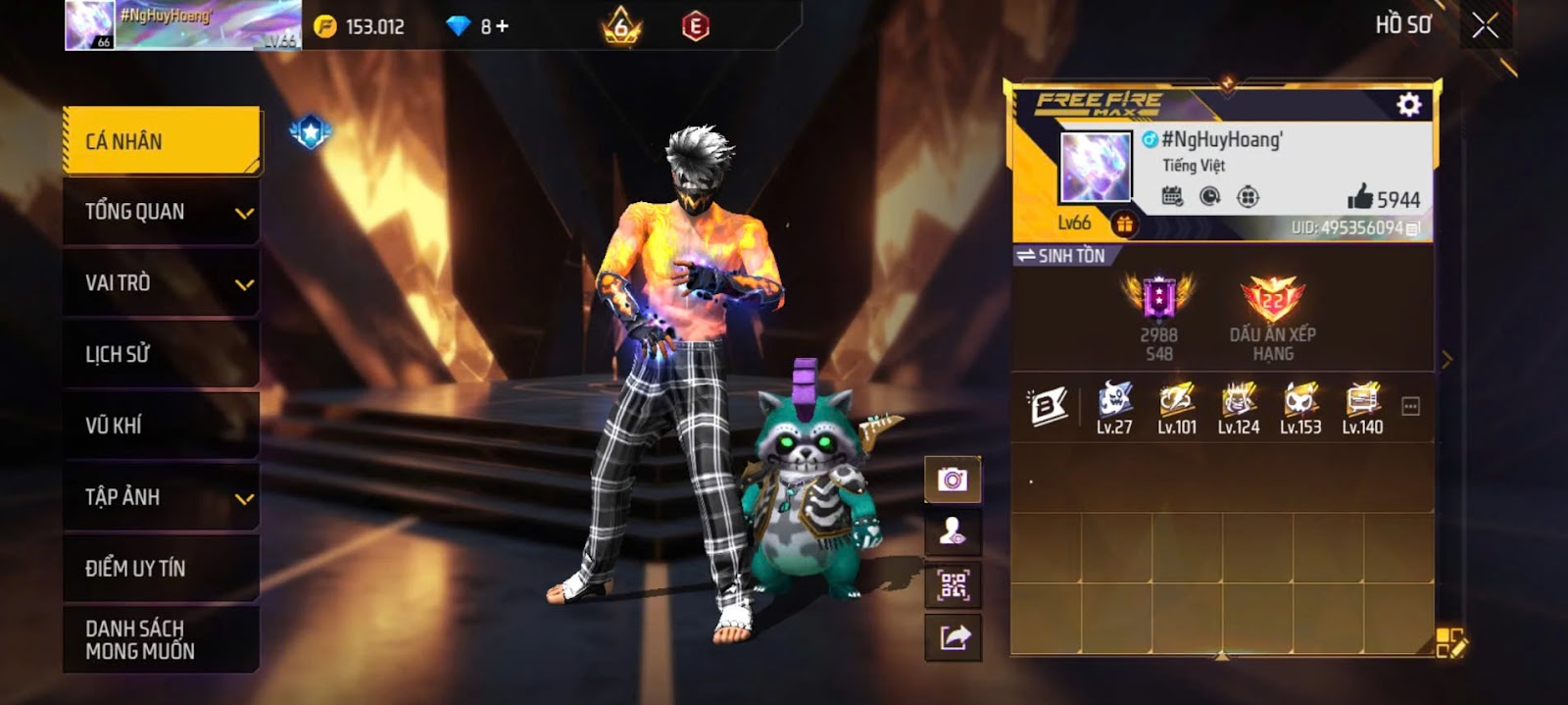Open the Vũ Khí page
This screenshot has width=1568, height=705.
[162, 426]
